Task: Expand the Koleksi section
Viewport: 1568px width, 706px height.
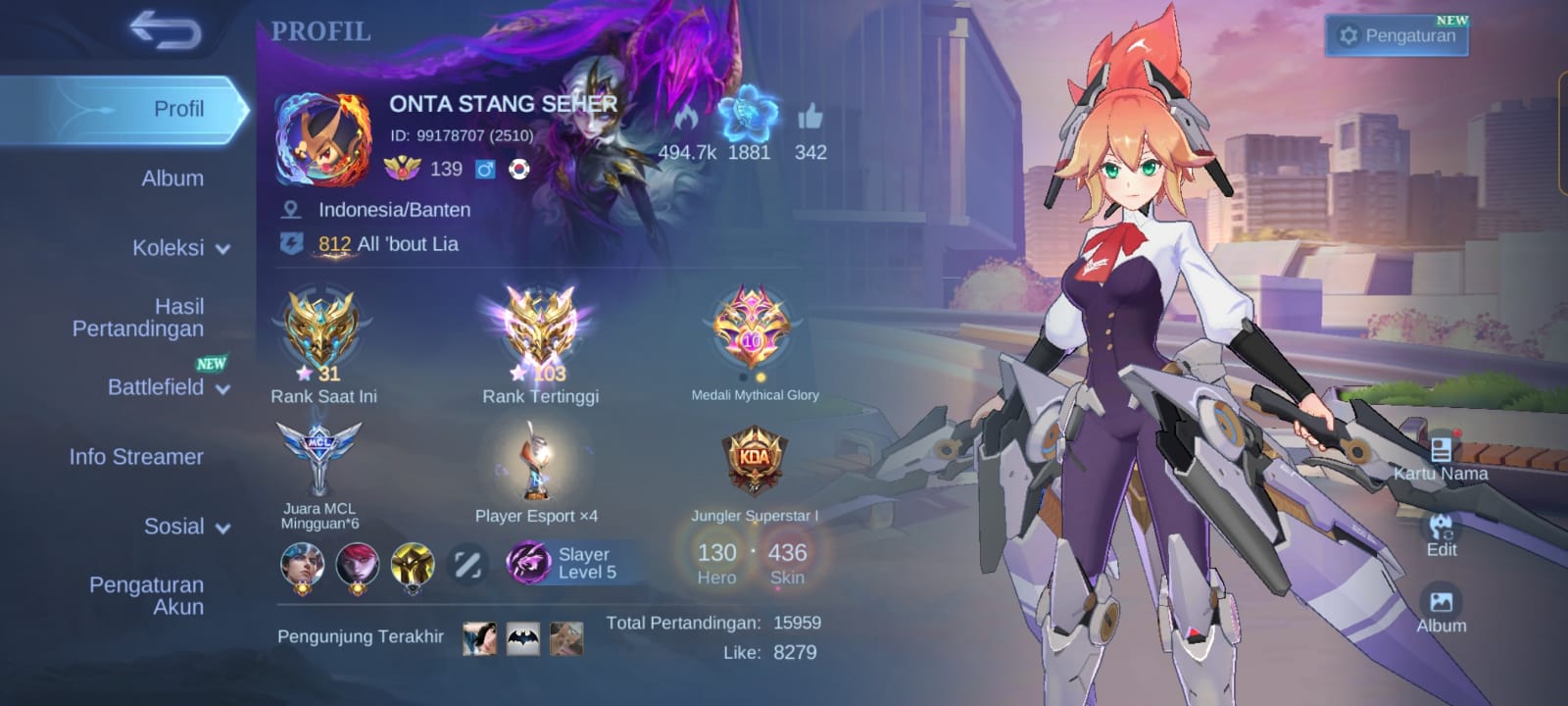Action: point(180,248)
